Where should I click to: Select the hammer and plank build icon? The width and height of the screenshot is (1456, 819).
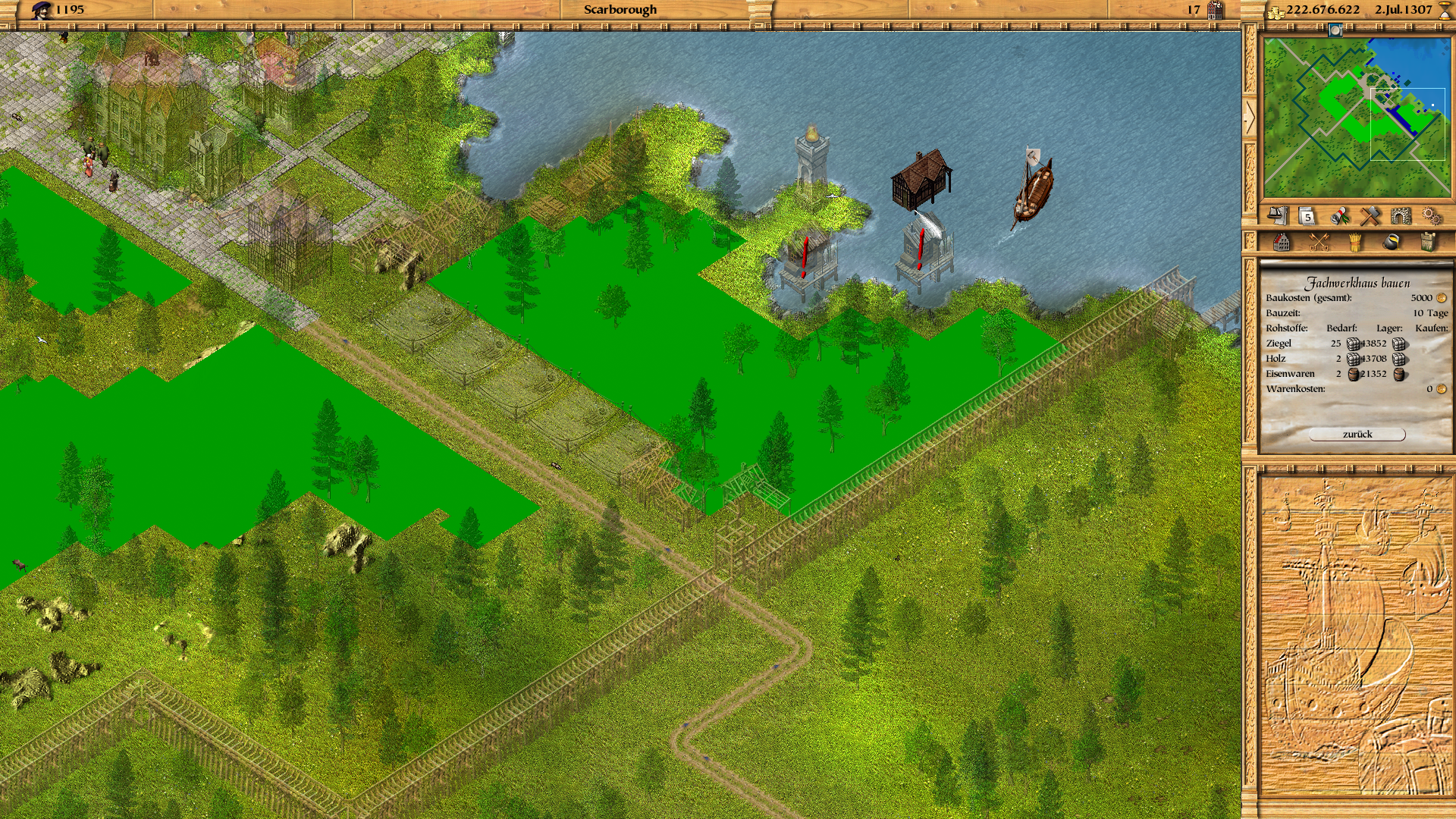(1370, 217)
